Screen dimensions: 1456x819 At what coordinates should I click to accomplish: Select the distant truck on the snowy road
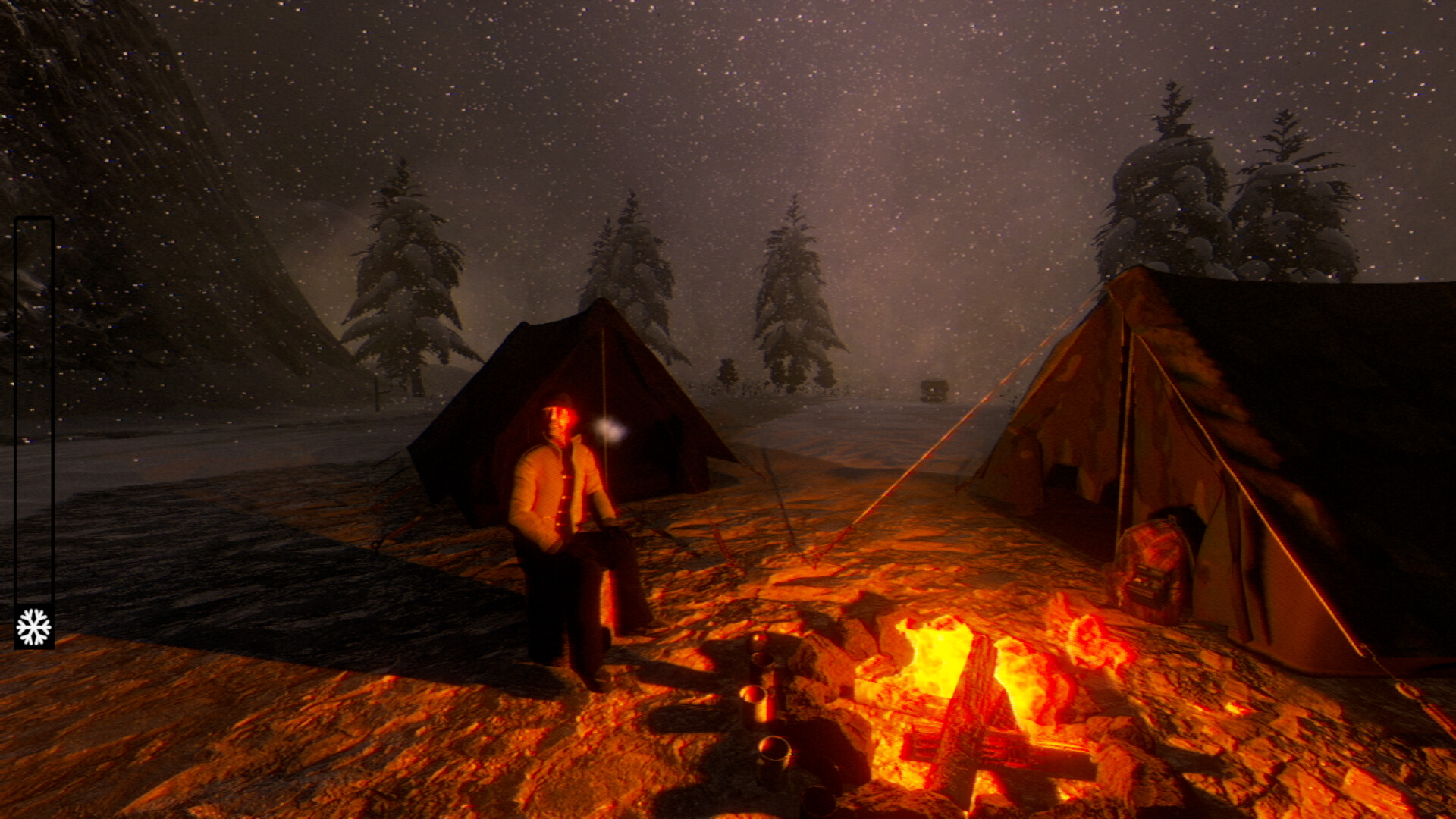click(933, 388)
